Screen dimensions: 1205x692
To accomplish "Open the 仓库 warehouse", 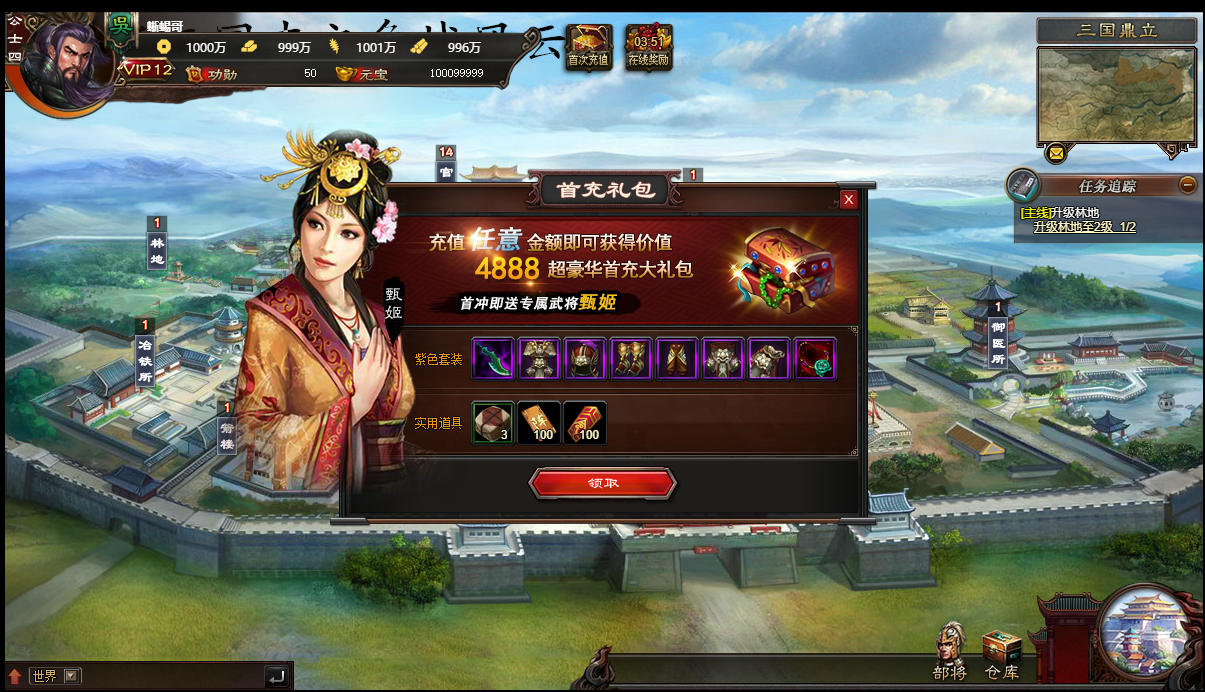I will pos(1001,653).
